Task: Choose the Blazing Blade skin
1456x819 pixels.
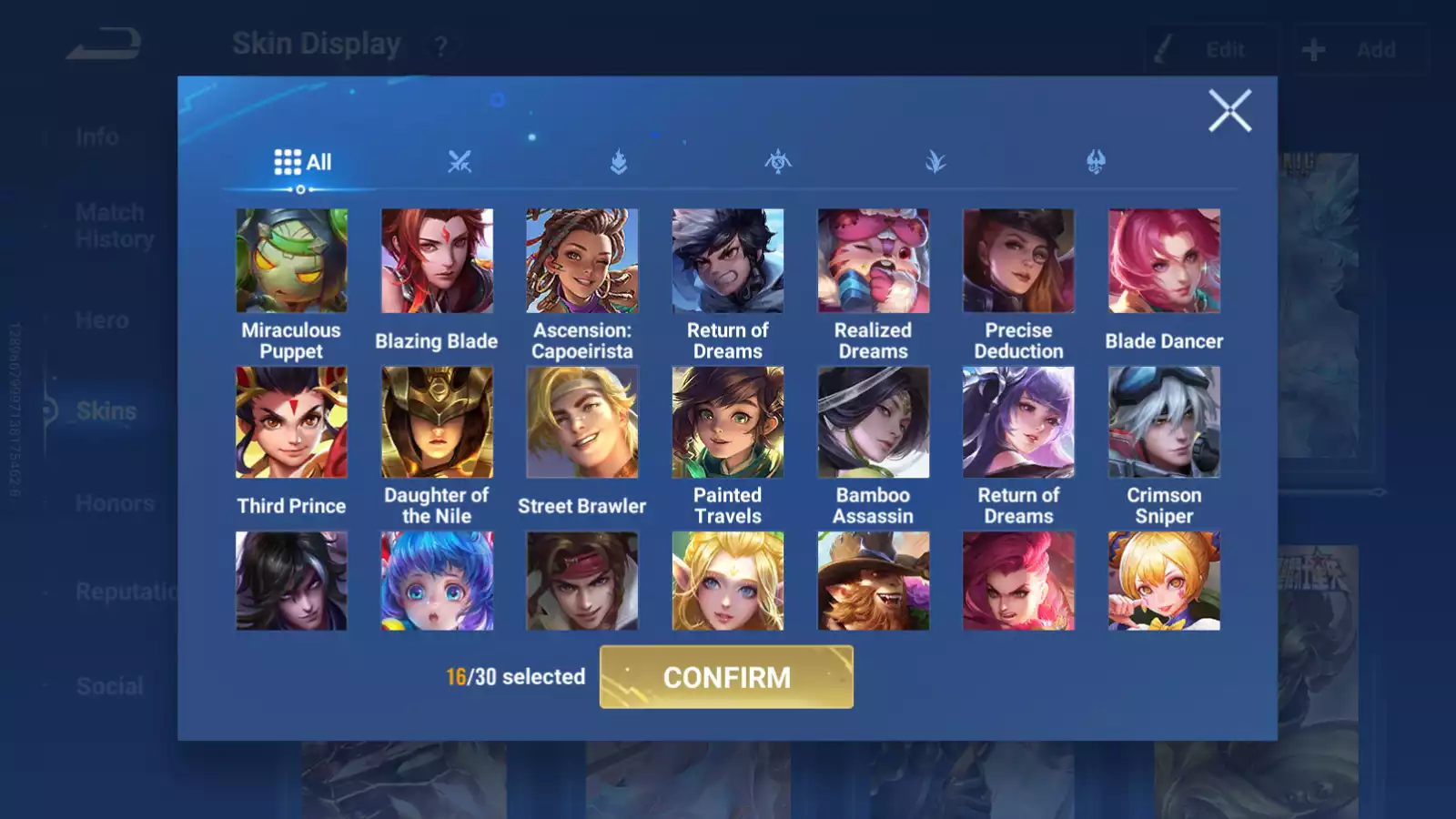Action: (x=437, y=261)
